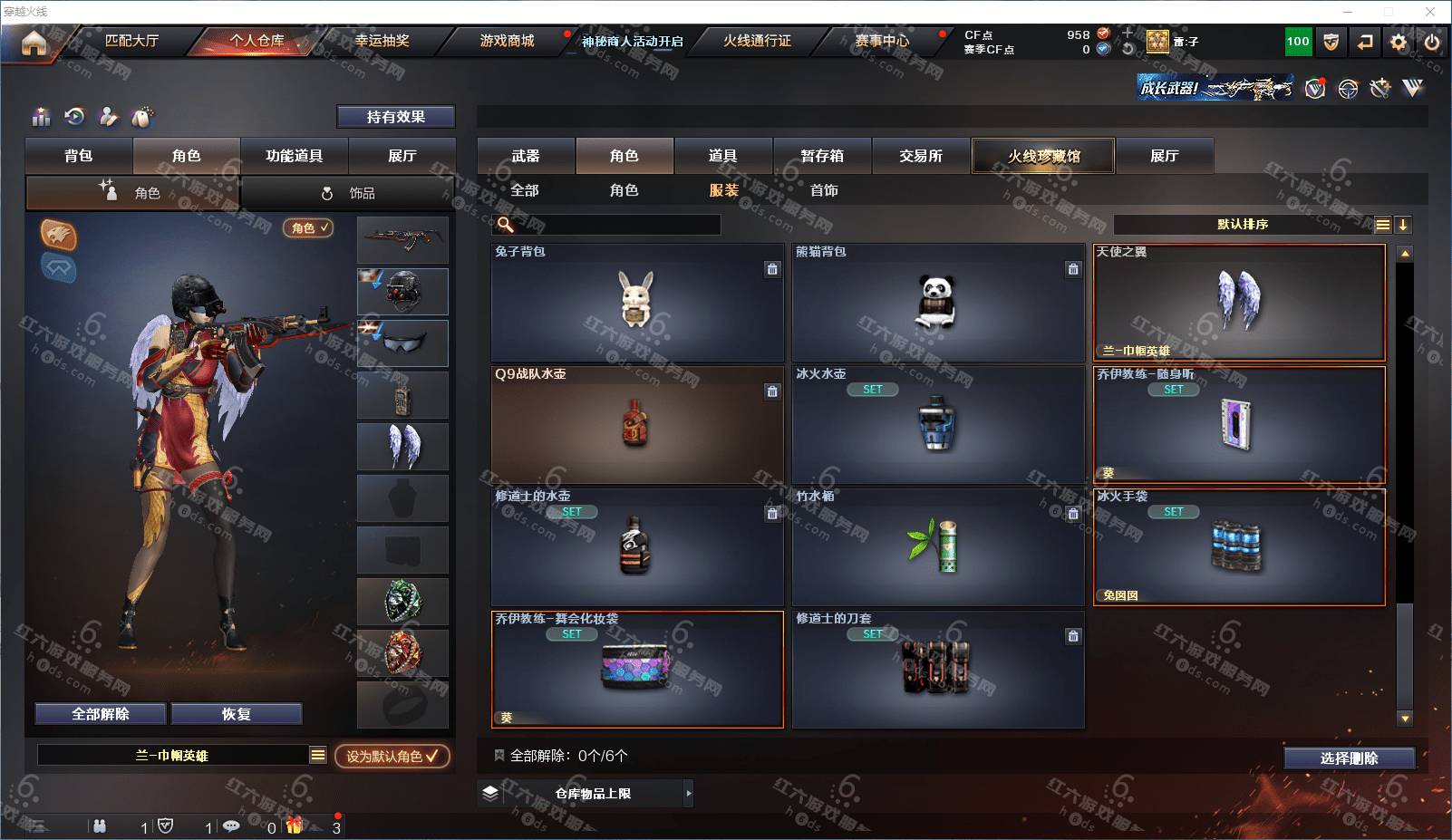Click the 恢复 restore button
This screenshot has height=840, width=1452.
click(236, 714)
